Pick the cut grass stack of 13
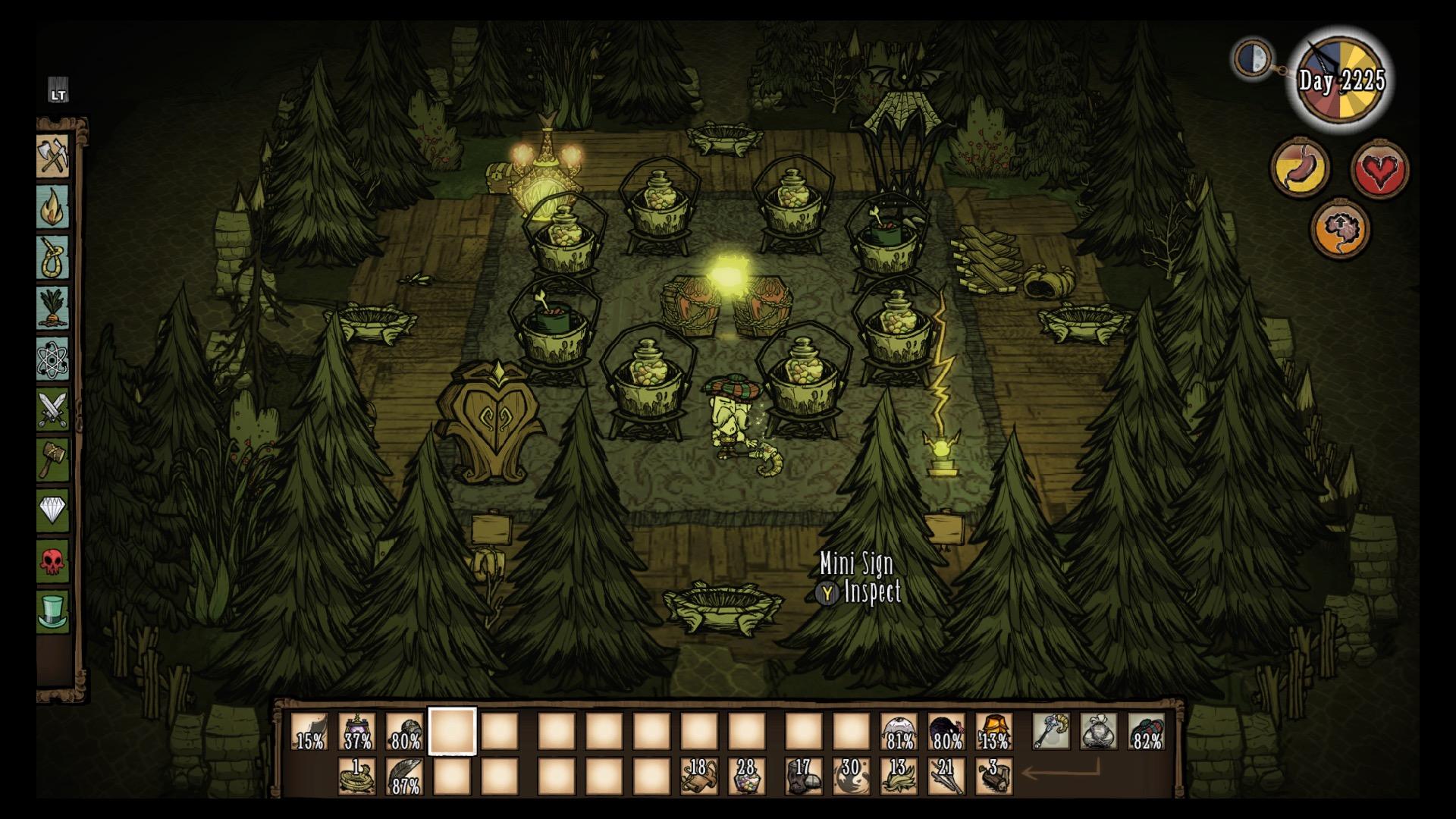This screenshot has height=819, width=1456. point(899,777)
